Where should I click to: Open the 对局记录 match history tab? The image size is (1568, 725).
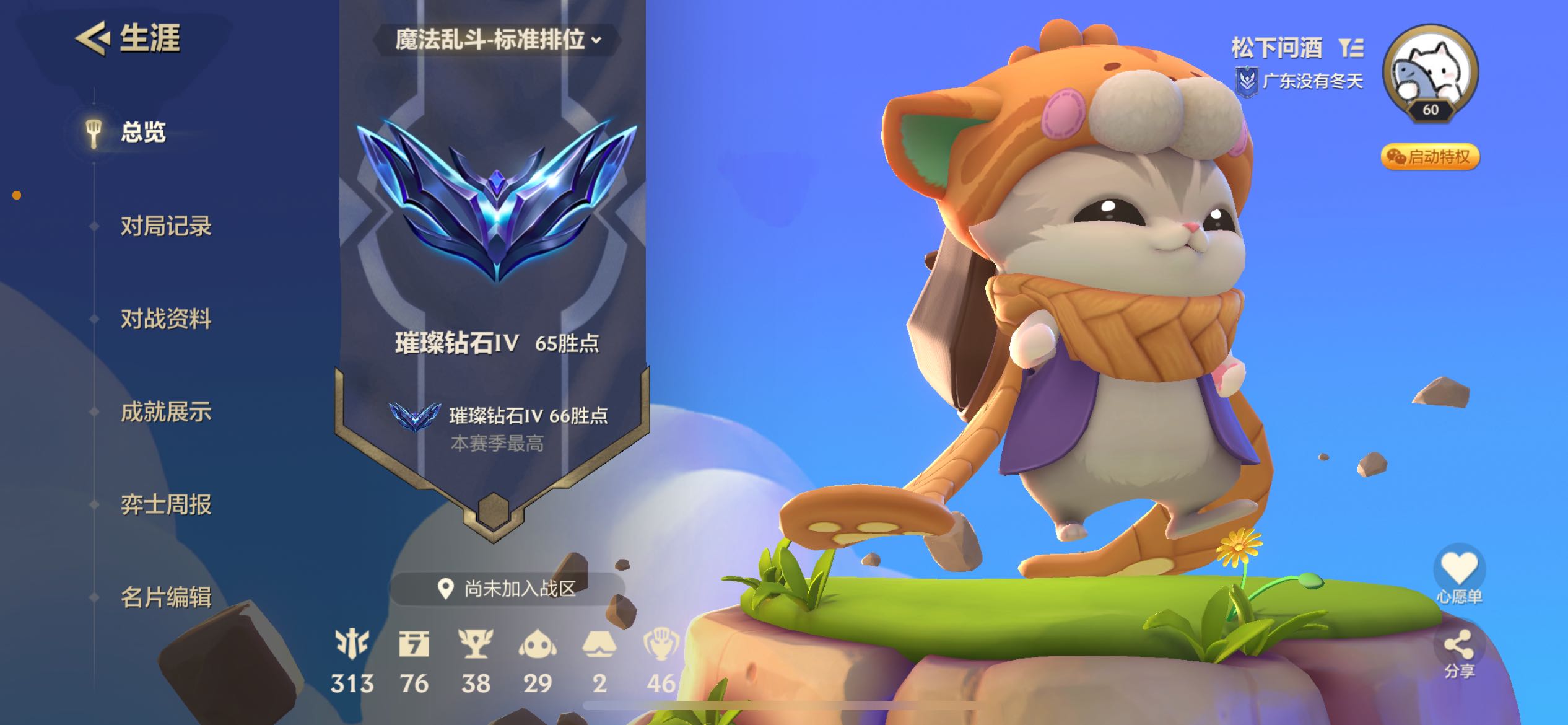click(165, 226)
